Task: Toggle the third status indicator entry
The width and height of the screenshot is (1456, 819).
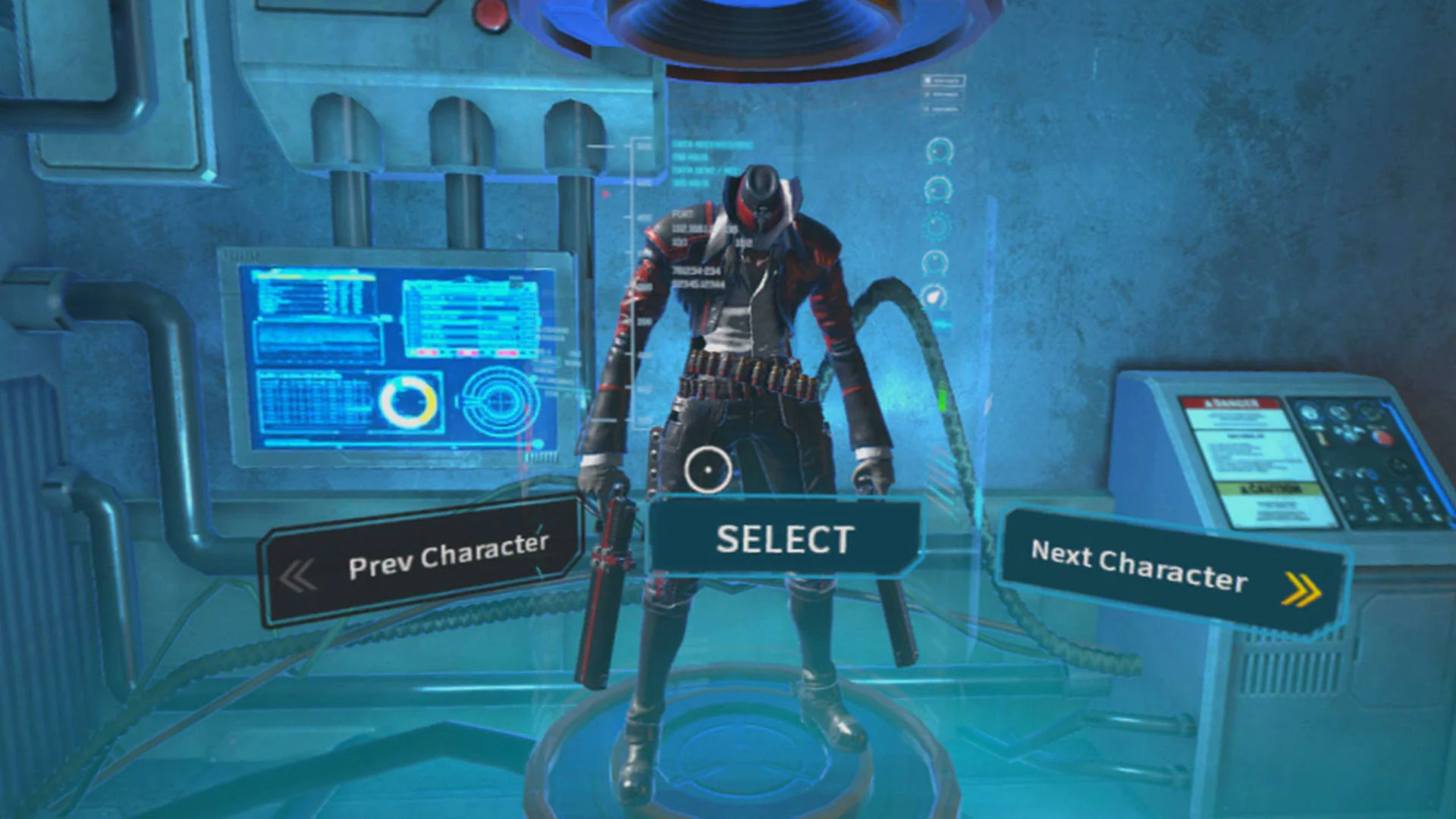Action: [x=942, y=110]
